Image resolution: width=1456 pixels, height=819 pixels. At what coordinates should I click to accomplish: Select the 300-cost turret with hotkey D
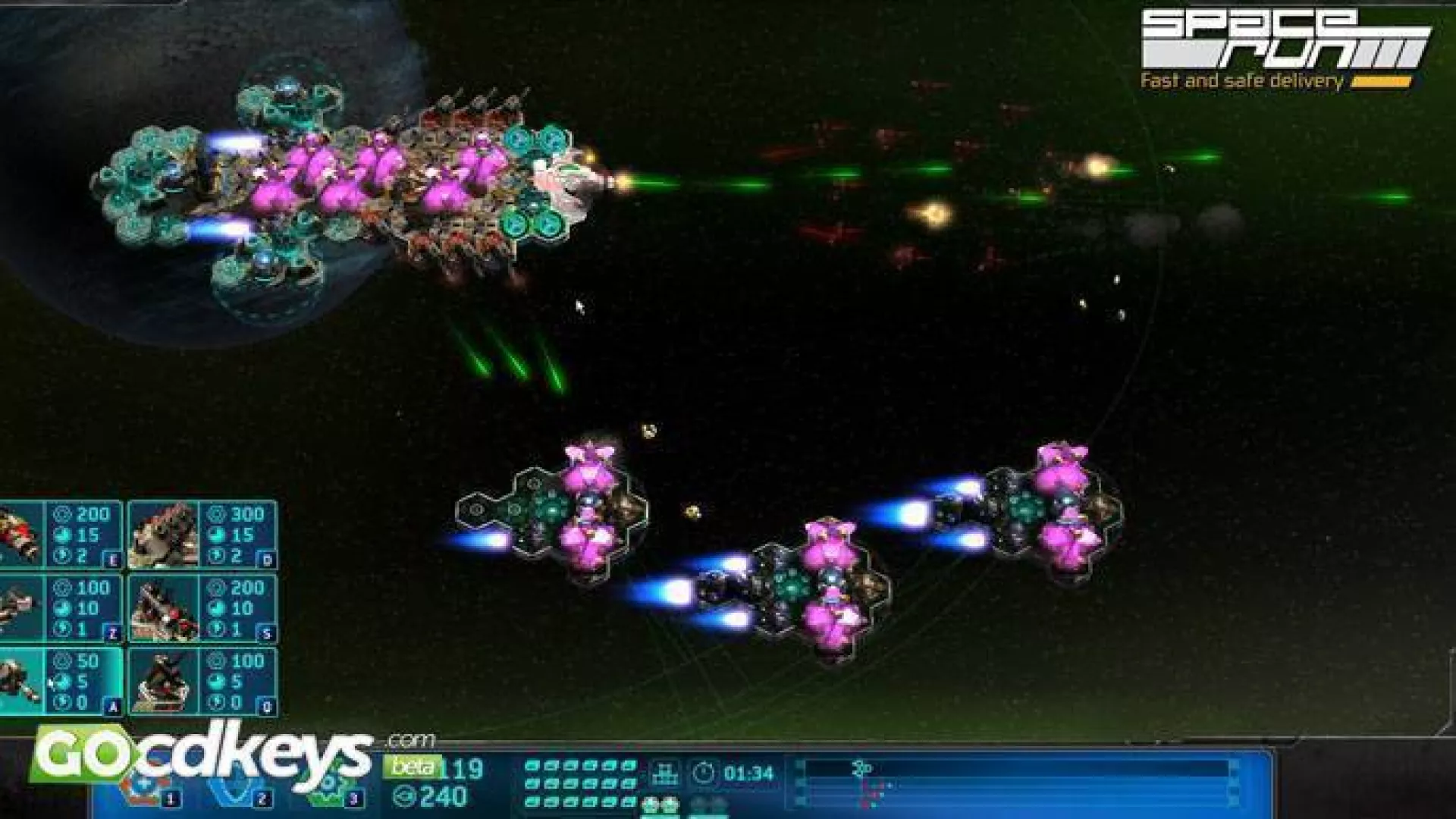coord(202,535)
